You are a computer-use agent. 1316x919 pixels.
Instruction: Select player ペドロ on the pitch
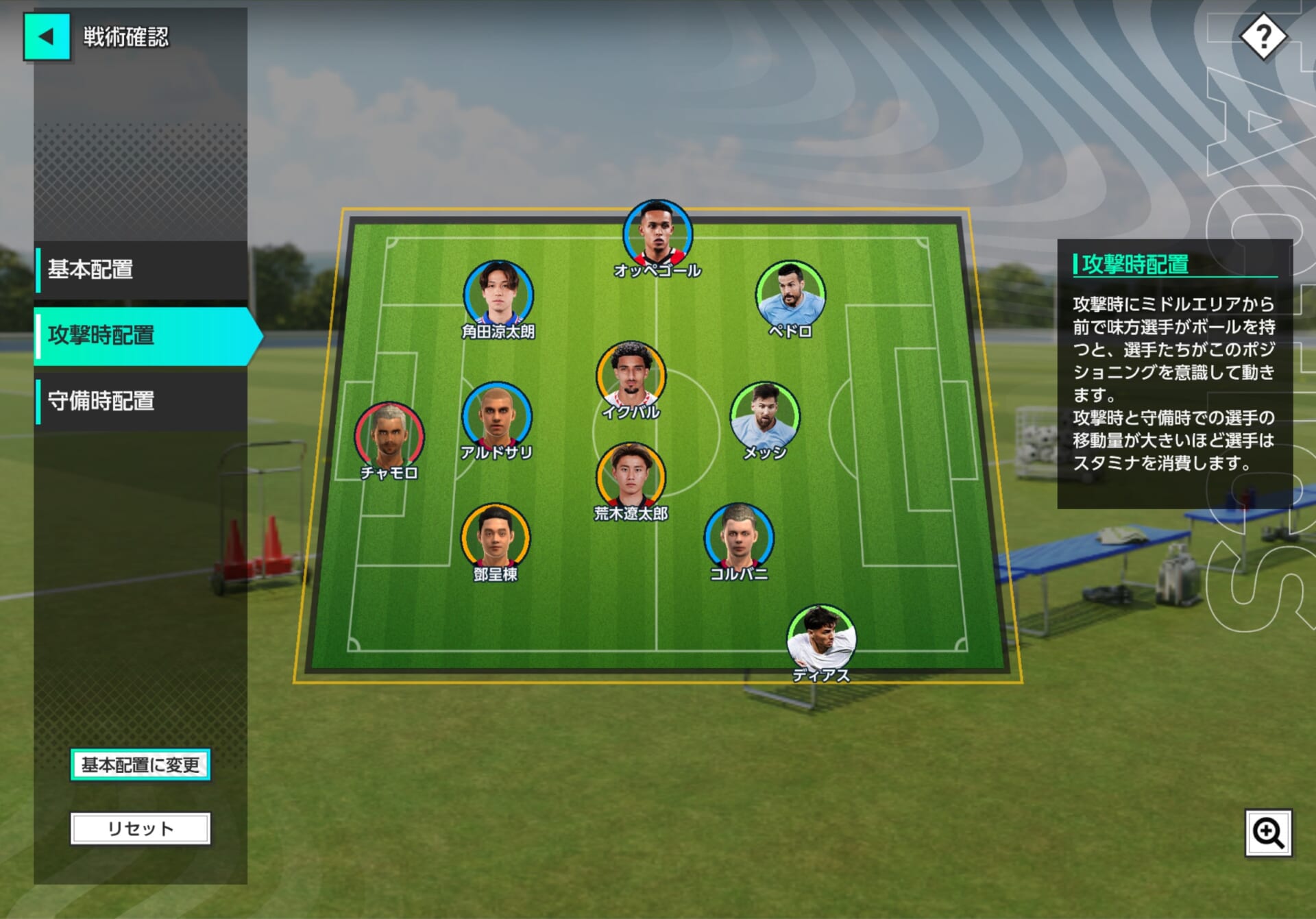pos(790,295)
